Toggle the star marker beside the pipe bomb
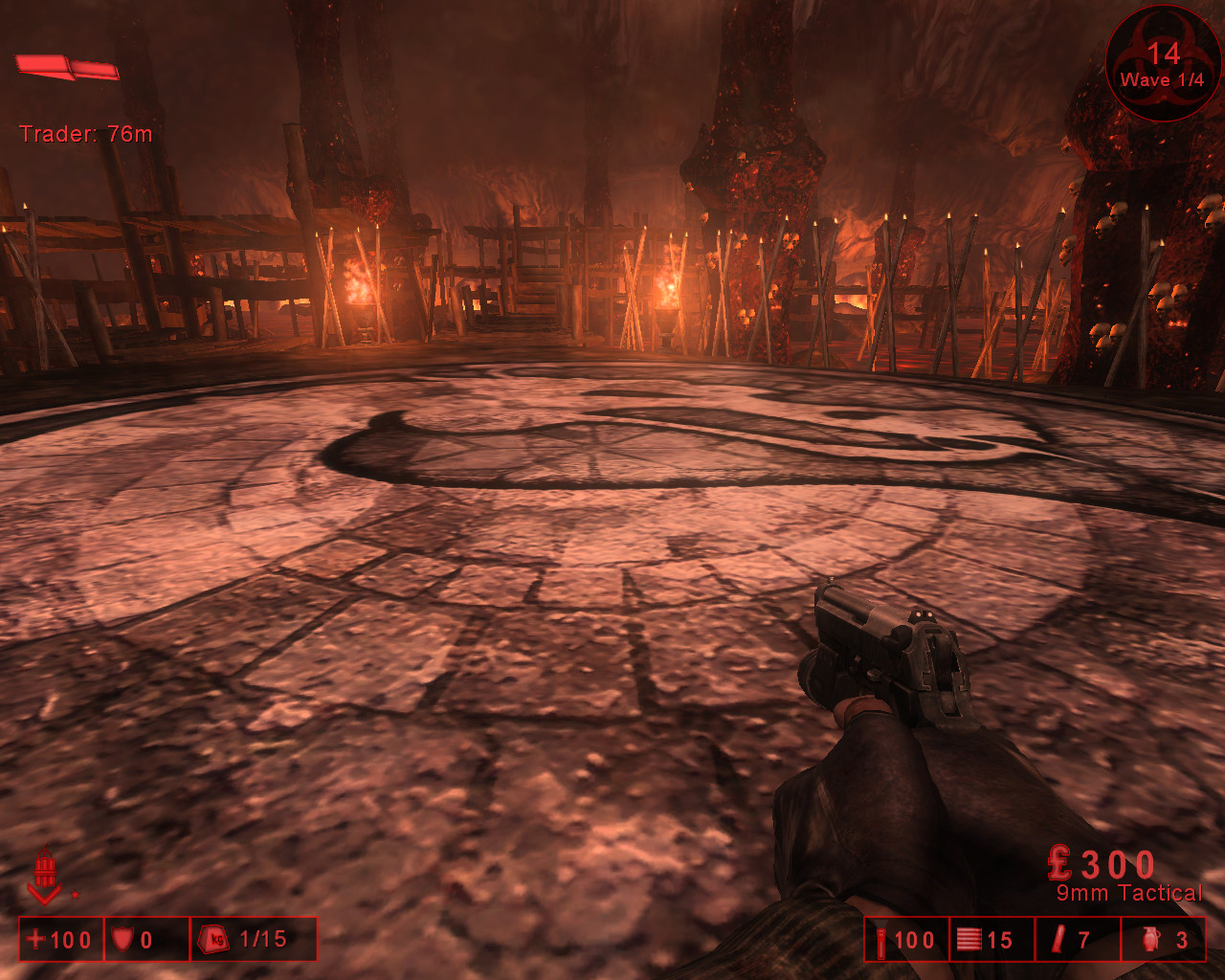Viewport: 1225px width, 980px height. coord(74,896)
